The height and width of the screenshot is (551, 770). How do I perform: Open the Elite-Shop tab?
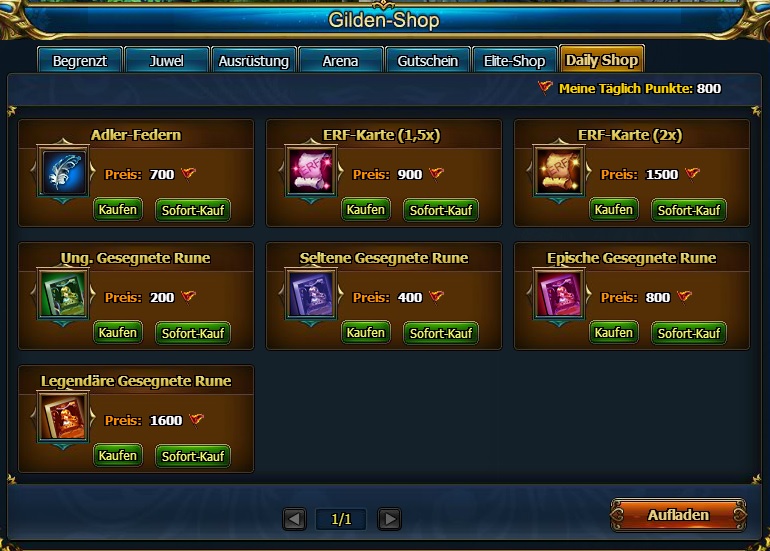pos(514,60)
